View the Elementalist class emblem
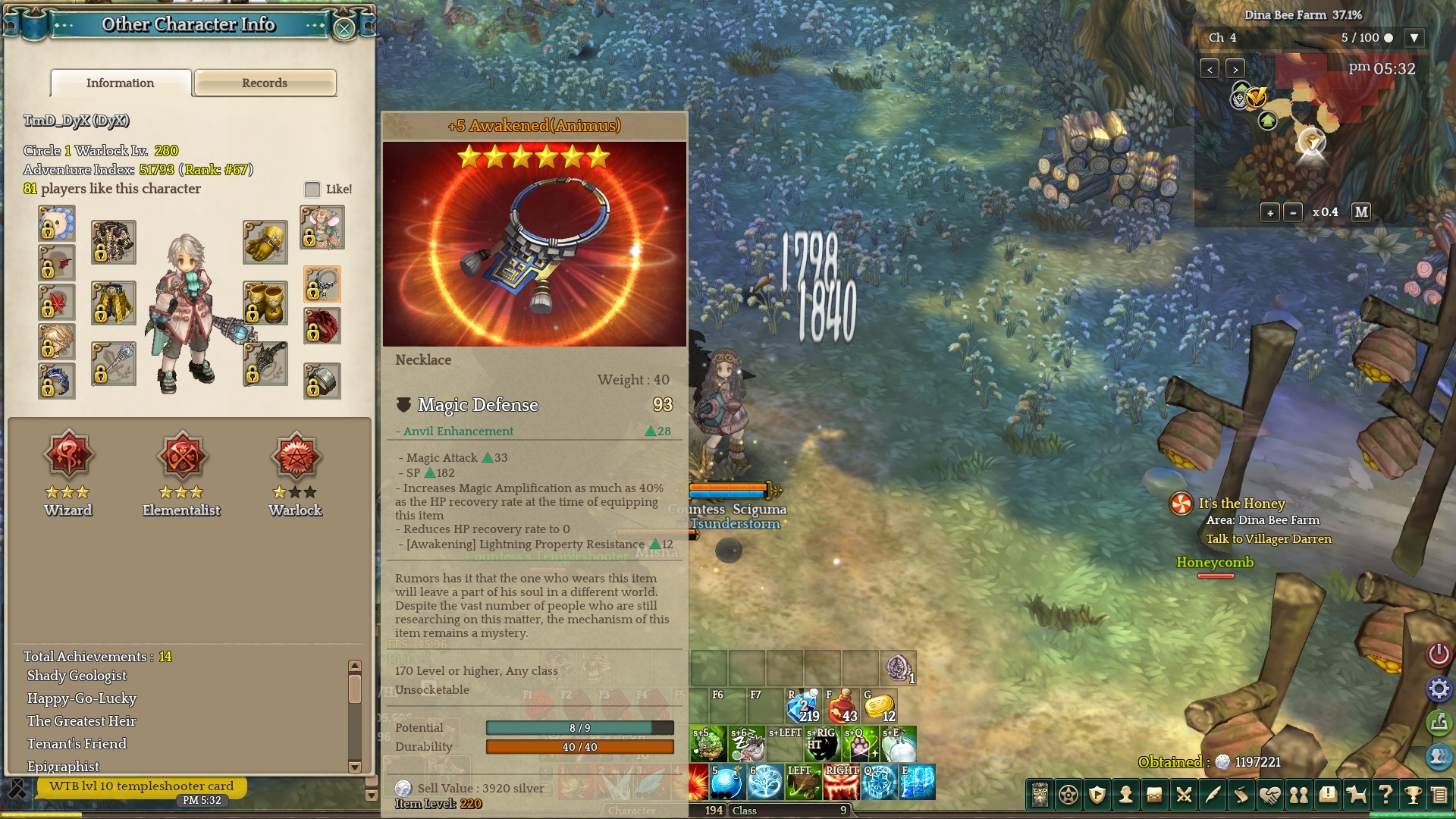This screenshot has height=819, width=1456. click(x=182, y=457)
